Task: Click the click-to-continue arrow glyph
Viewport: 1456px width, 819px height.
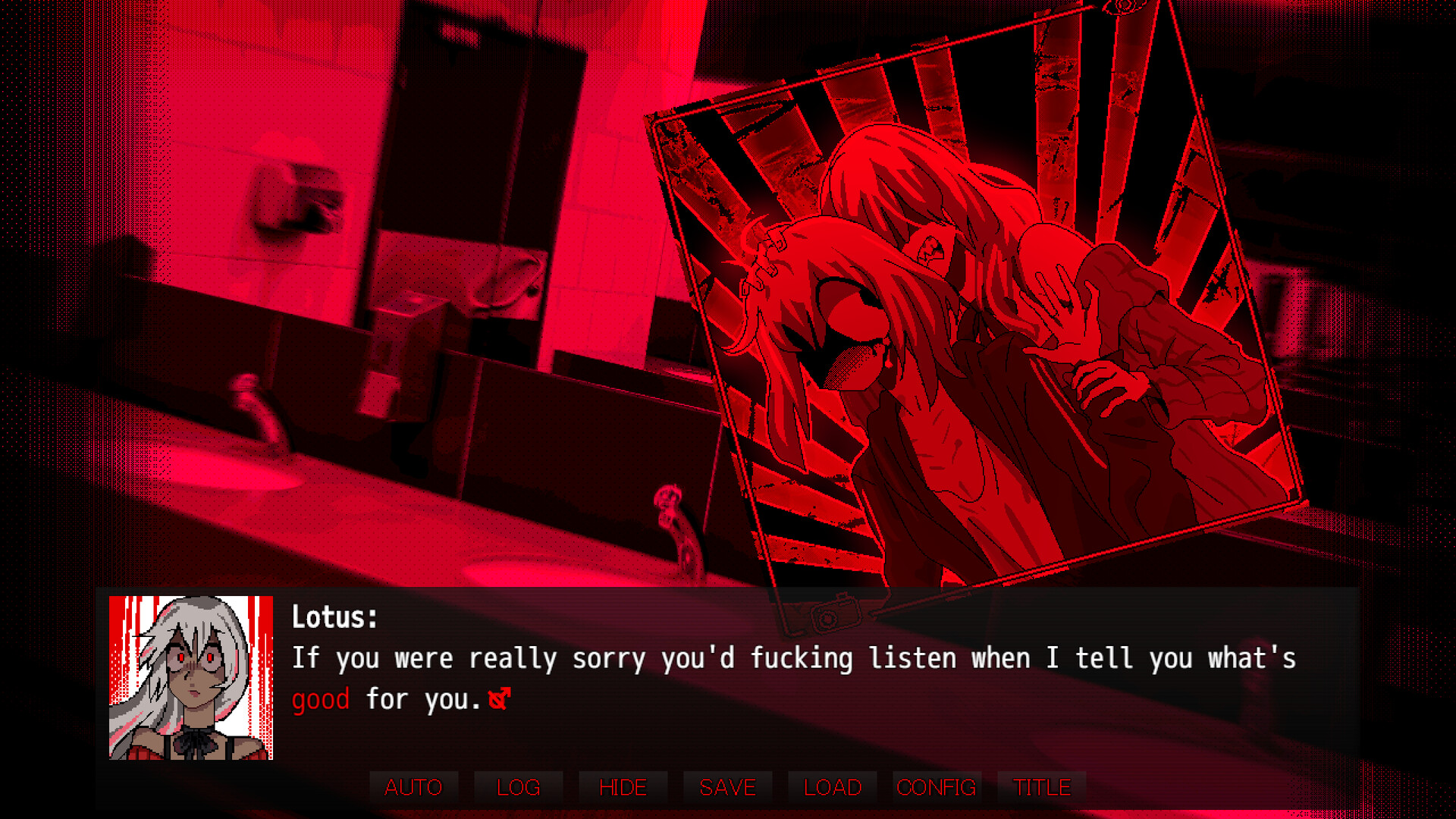Action: pyautogui.click(x=499, y=698)
